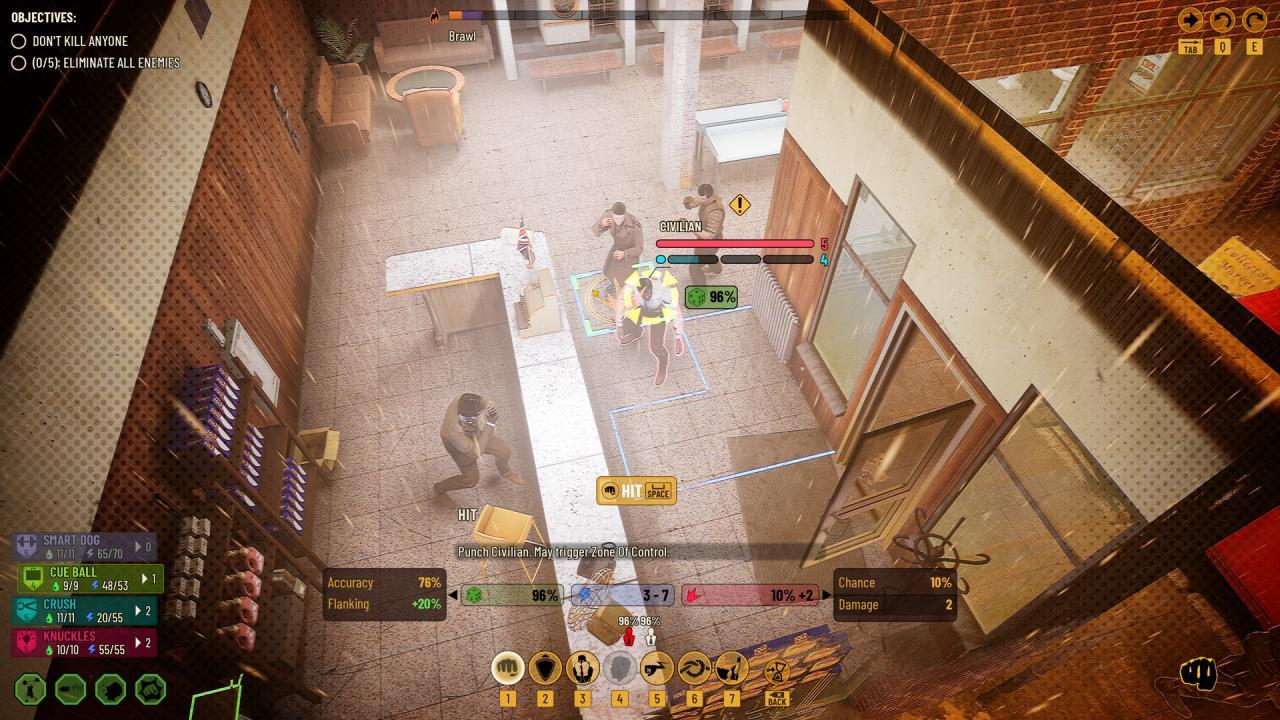Click the 96% hit chance badge on the civilian
This screenshot has width=1280, height=720.
710,296
